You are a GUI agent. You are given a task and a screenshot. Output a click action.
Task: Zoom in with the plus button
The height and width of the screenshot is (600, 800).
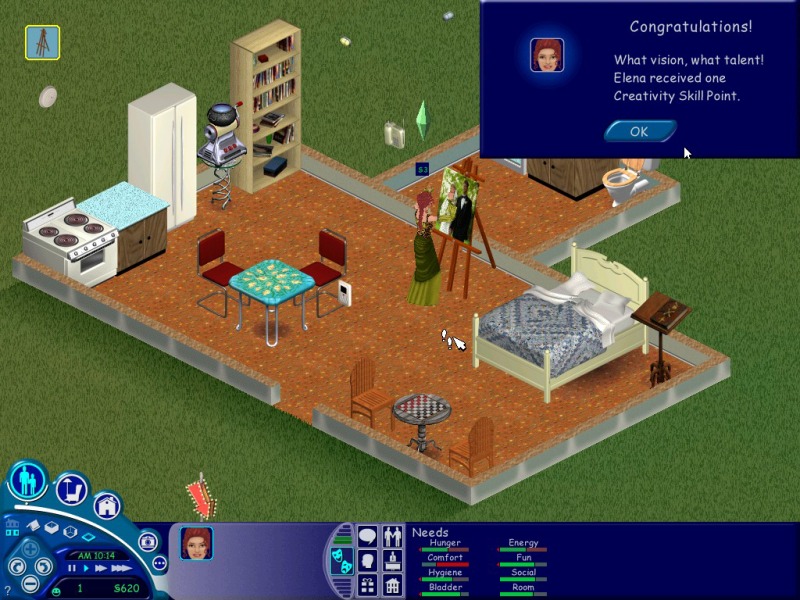tap(30, 549)
